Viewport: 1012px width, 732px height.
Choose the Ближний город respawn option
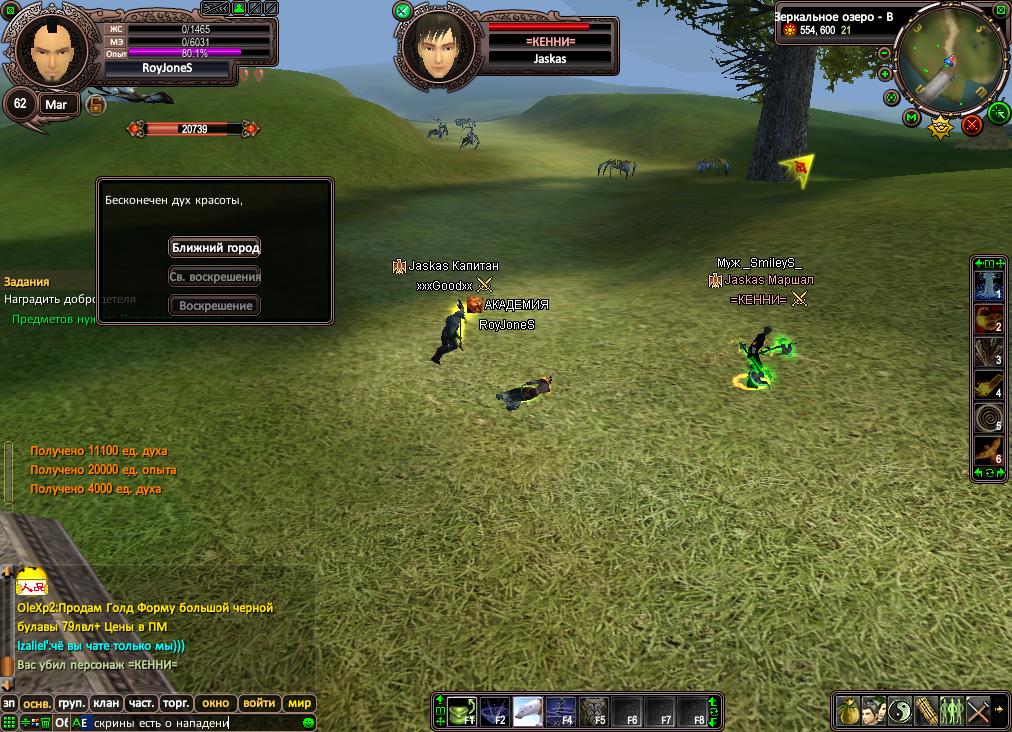pos(215,247)
